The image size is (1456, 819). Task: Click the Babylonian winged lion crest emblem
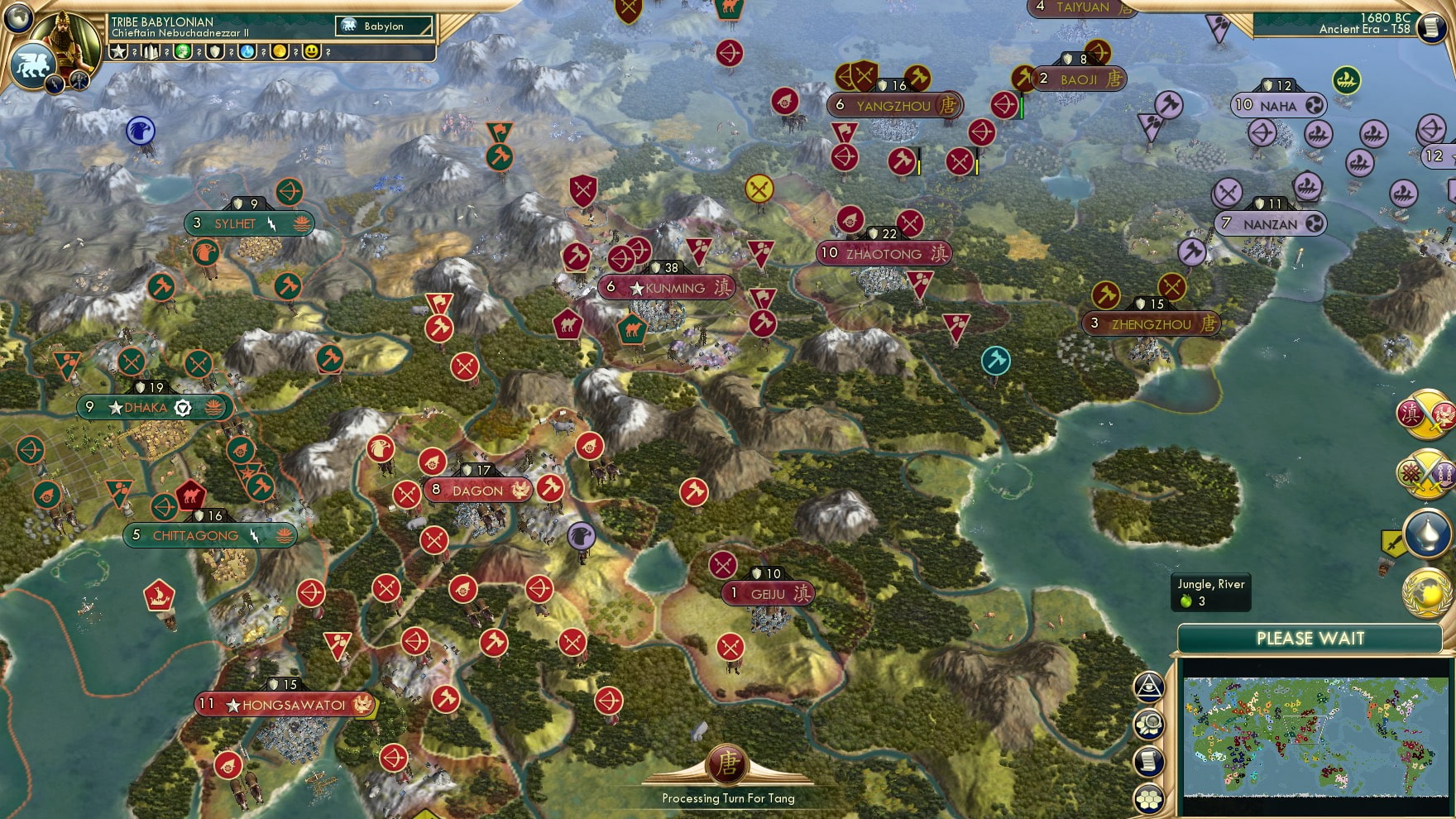point(33,66)
